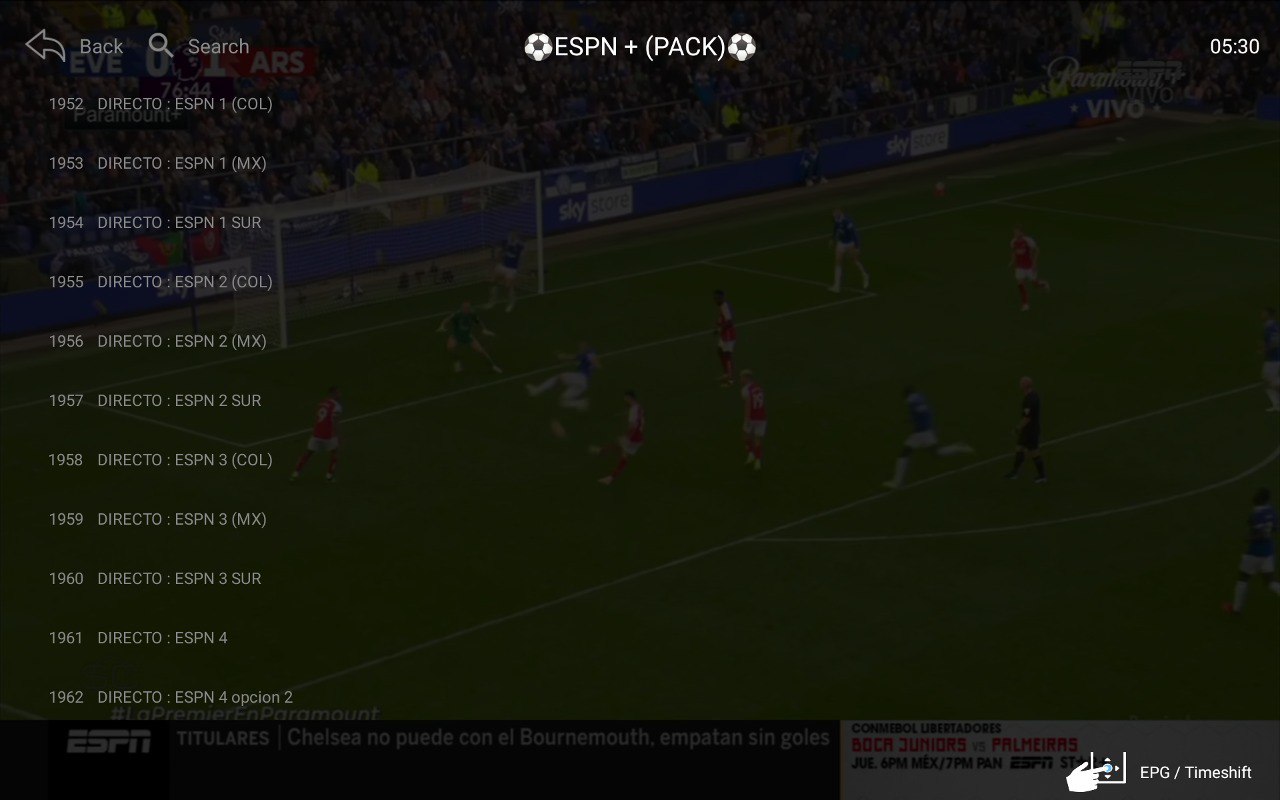Tune into DIRECTO : ESPN 1 SUR

point(178,222)
